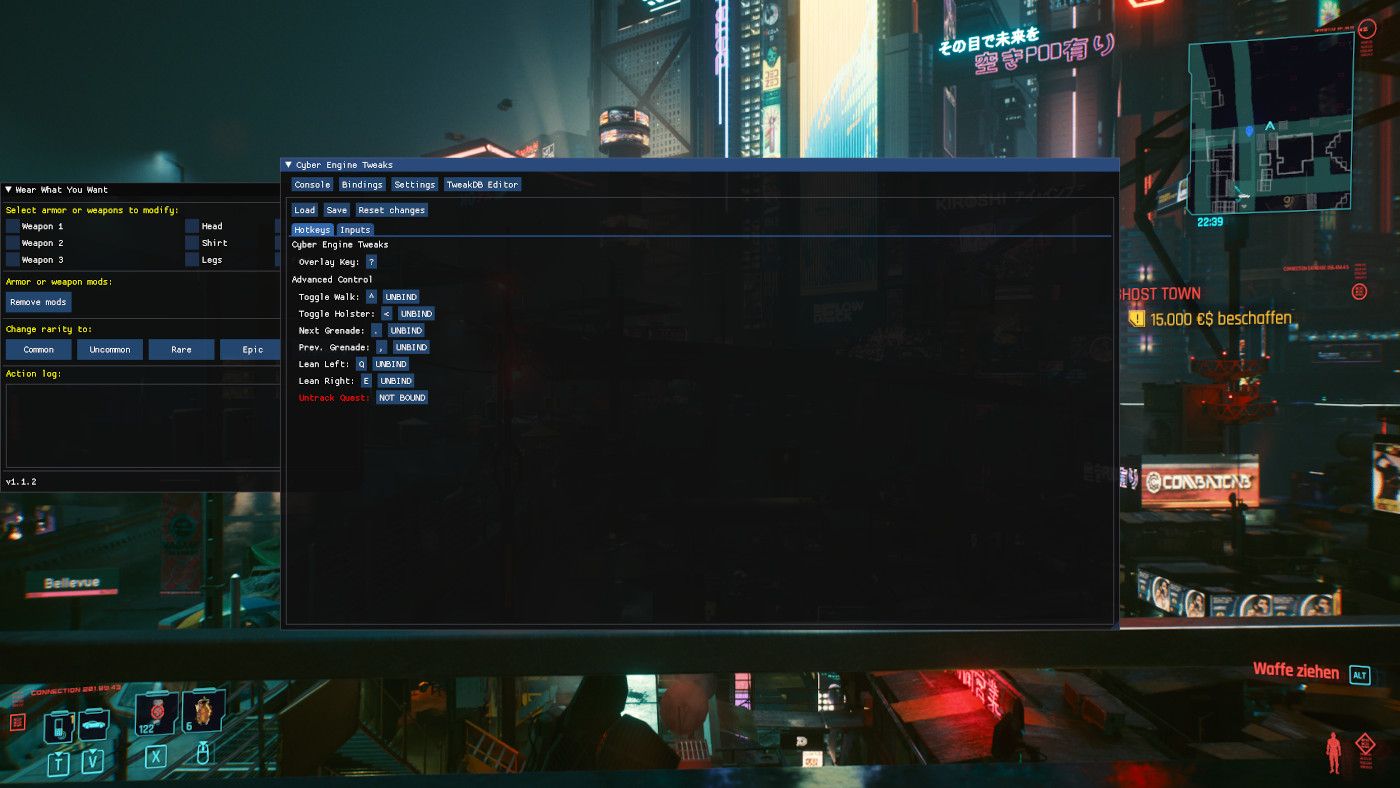This screenshot has height=788, width=1400.
Task: Toggle the Shirt checkbox
Action: pyautogui.click(x=190, y=243)
